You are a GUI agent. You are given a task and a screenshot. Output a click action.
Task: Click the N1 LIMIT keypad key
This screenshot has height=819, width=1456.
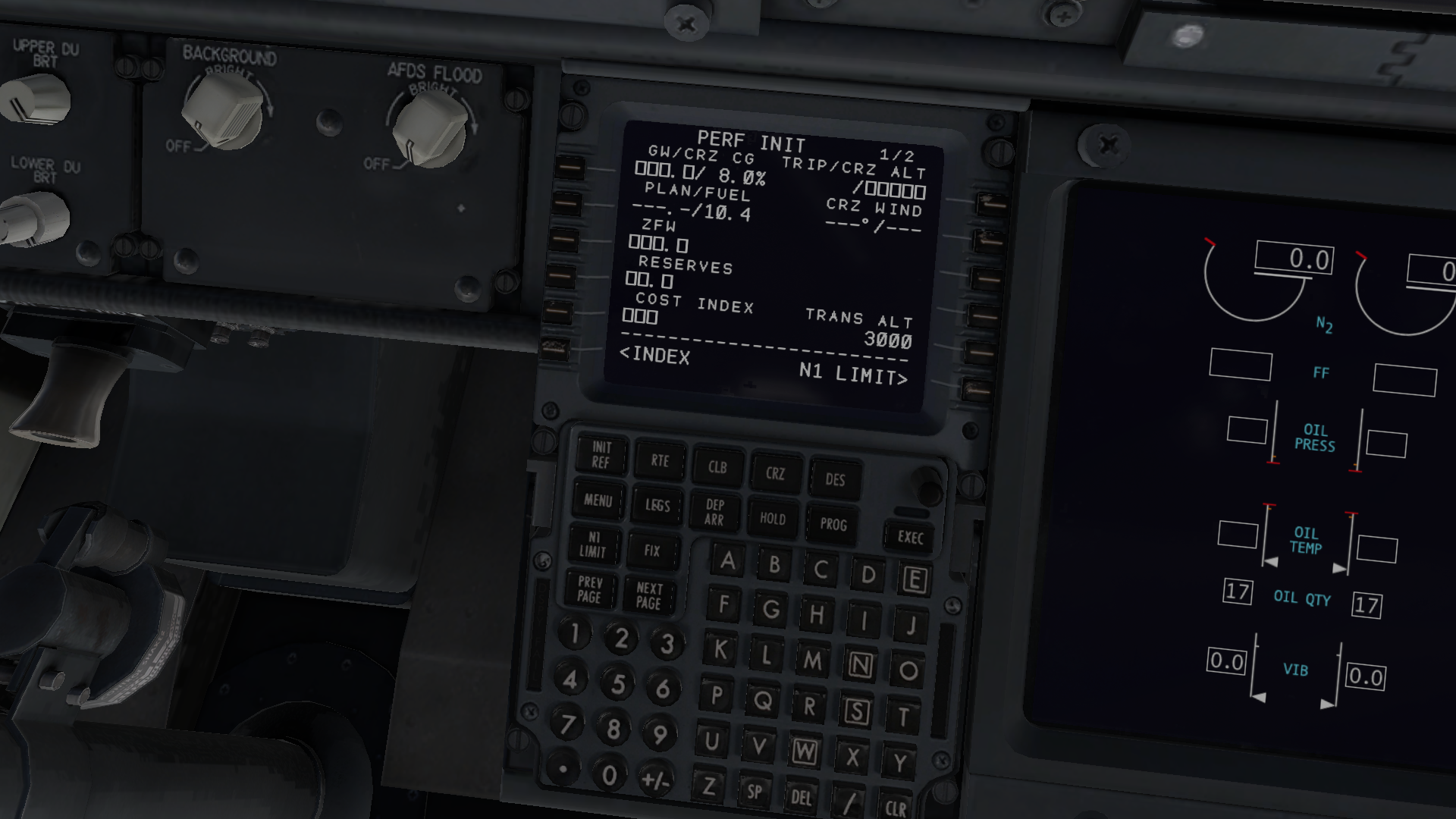point(593,544)
